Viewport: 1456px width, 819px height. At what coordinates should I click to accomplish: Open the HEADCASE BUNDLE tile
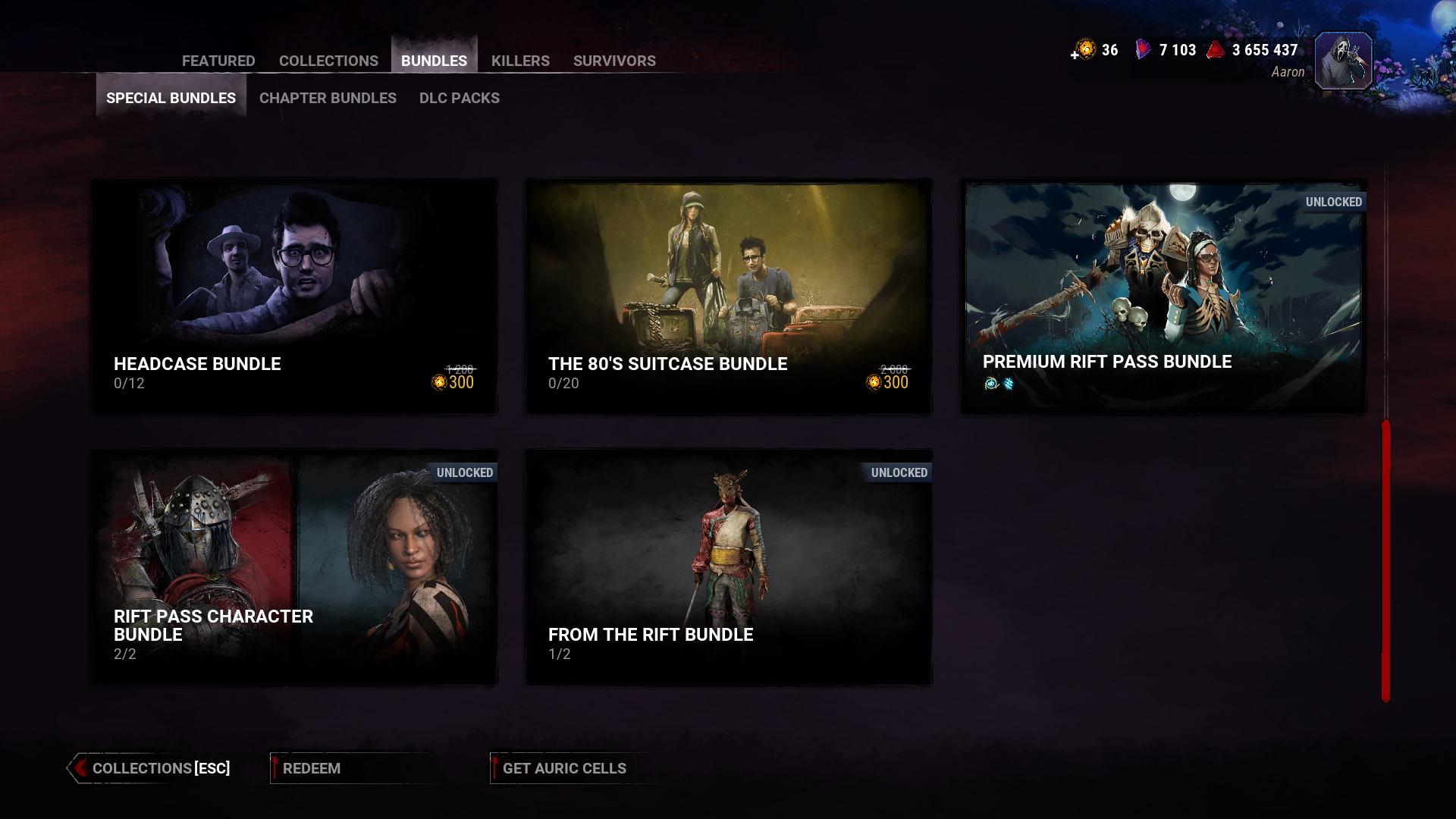[293, 296]
